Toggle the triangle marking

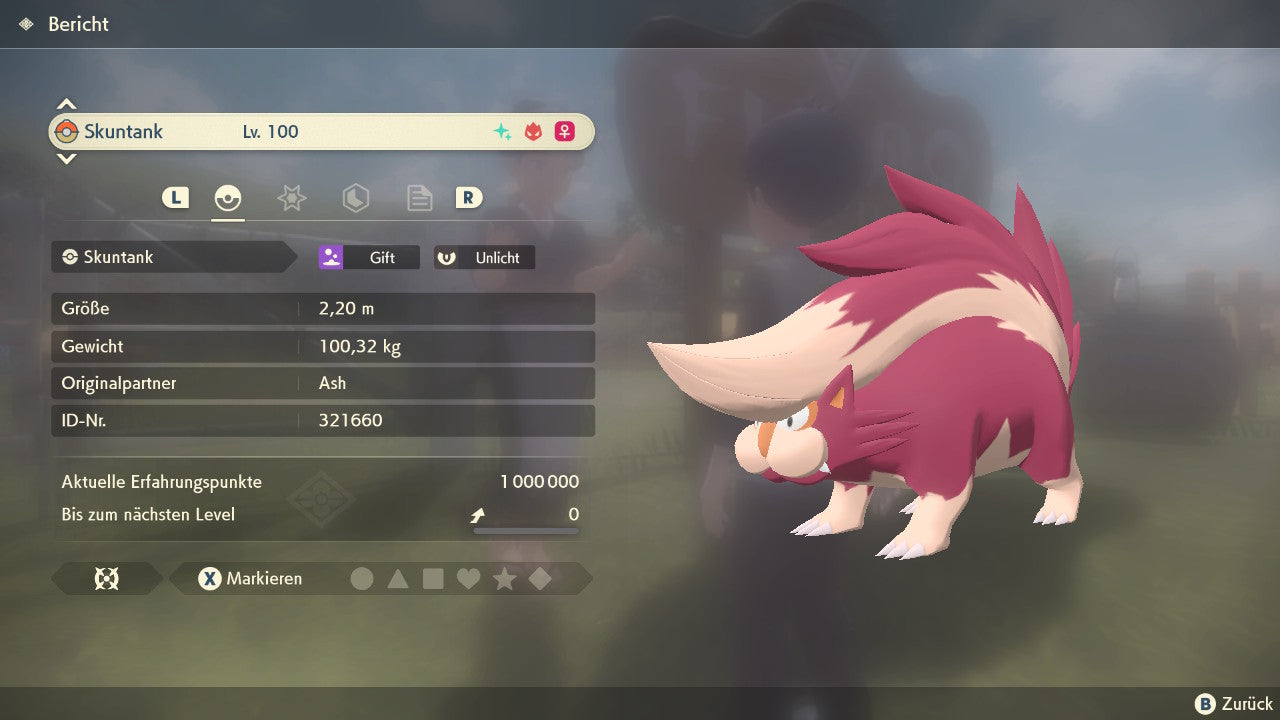tap(398, 578)
